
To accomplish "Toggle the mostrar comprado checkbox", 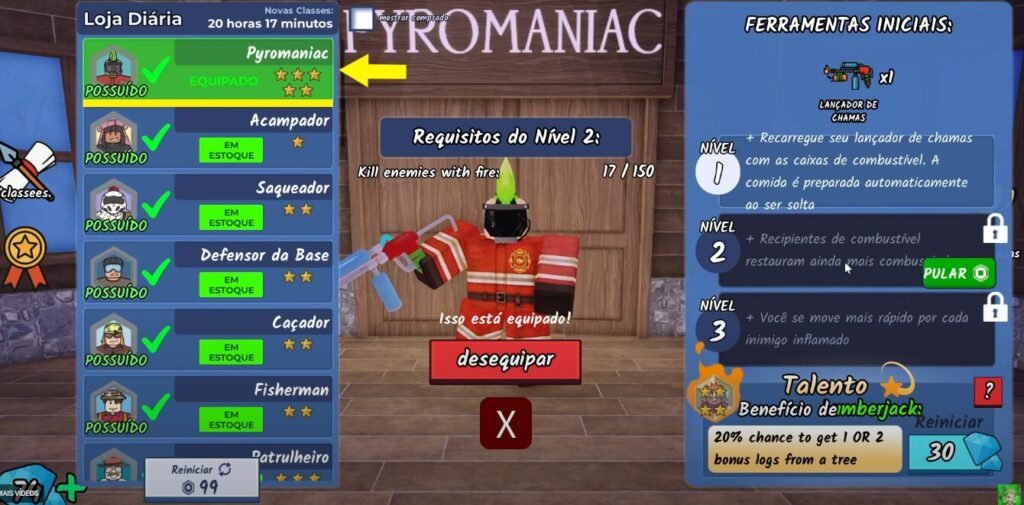I will pos(363,19).
